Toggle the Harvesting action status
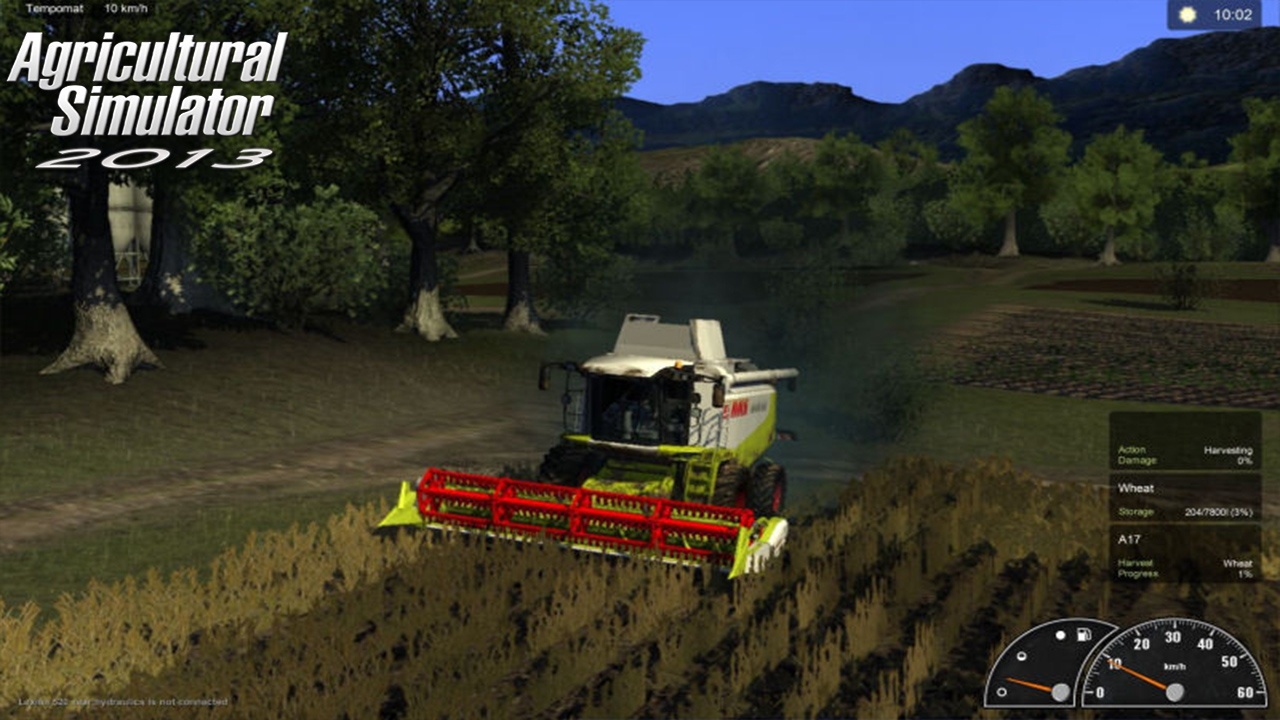 tap(1227, 451)
